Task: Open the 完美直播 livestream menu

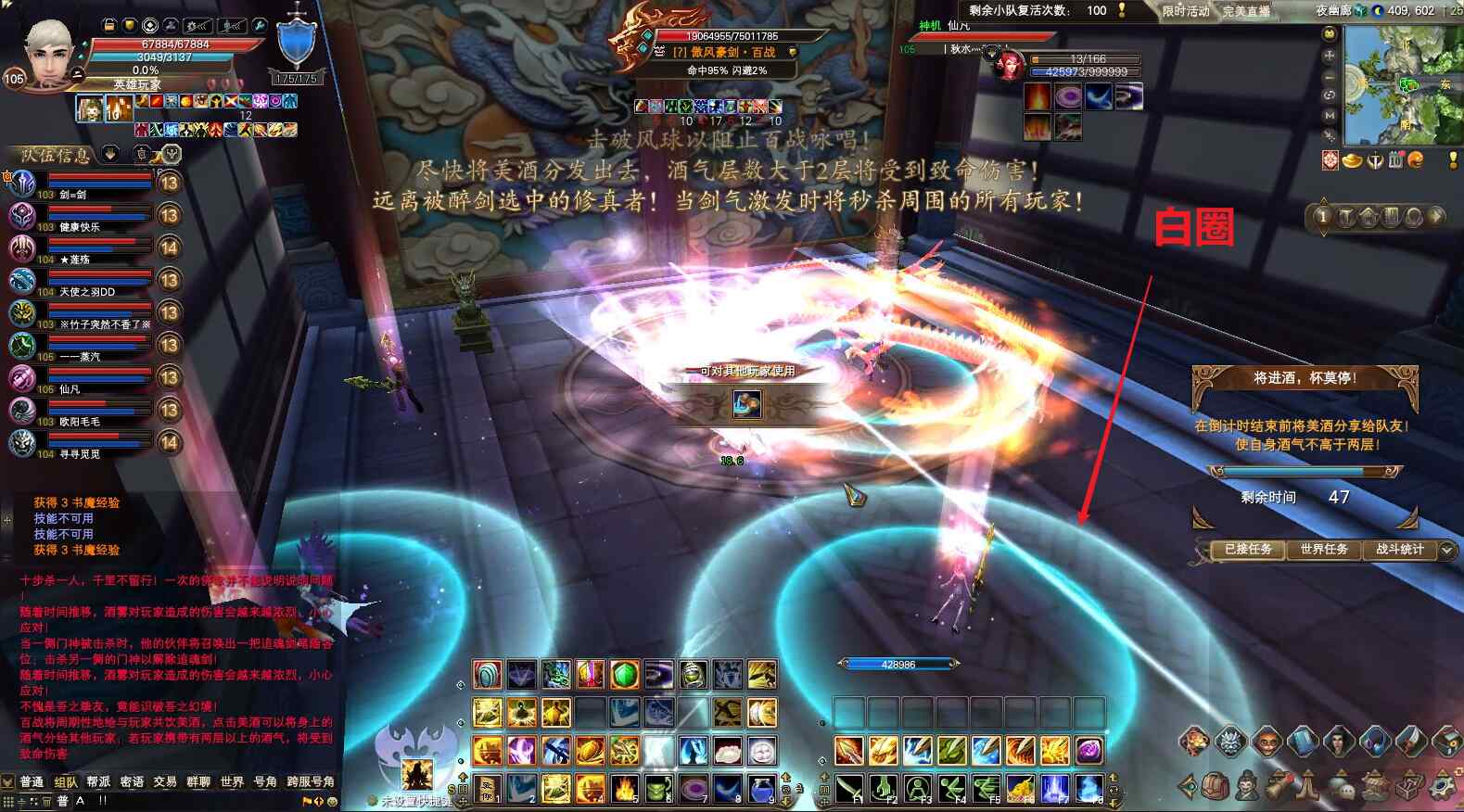Action: point(1245,11)
